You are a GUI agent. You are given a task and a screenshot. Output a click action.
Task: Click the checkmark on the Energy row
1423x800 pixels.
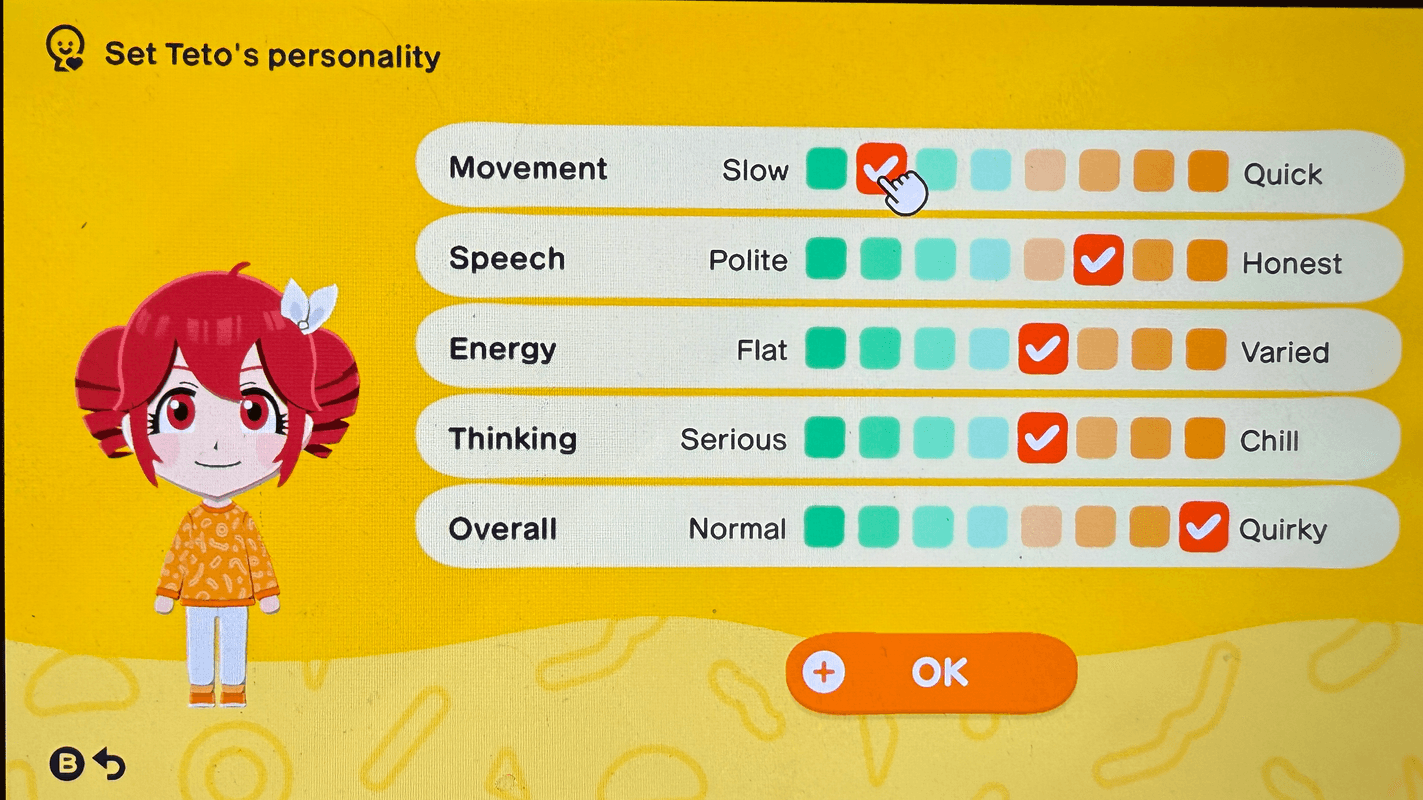[x=1043, y=350]
